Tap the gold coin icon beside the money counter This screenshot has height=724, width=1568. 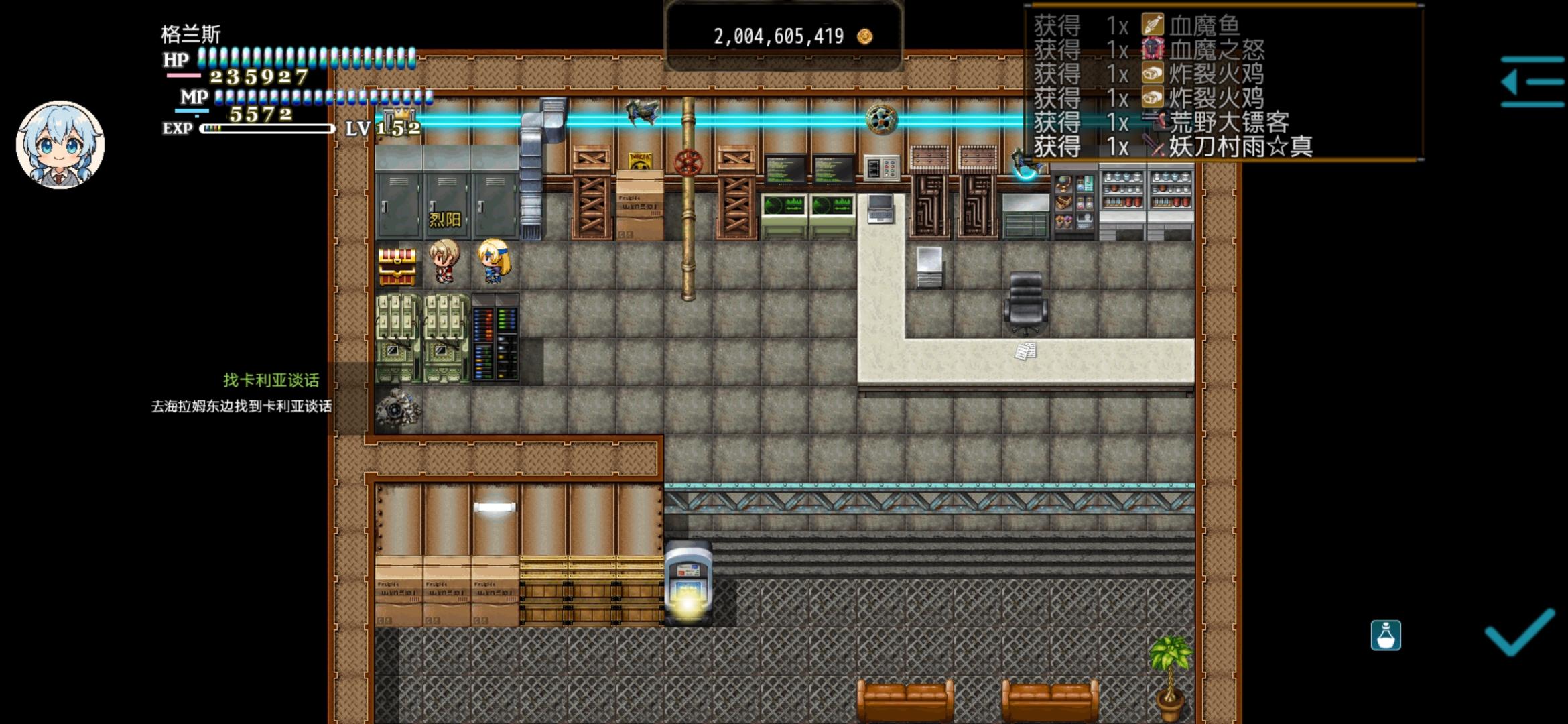864,38
